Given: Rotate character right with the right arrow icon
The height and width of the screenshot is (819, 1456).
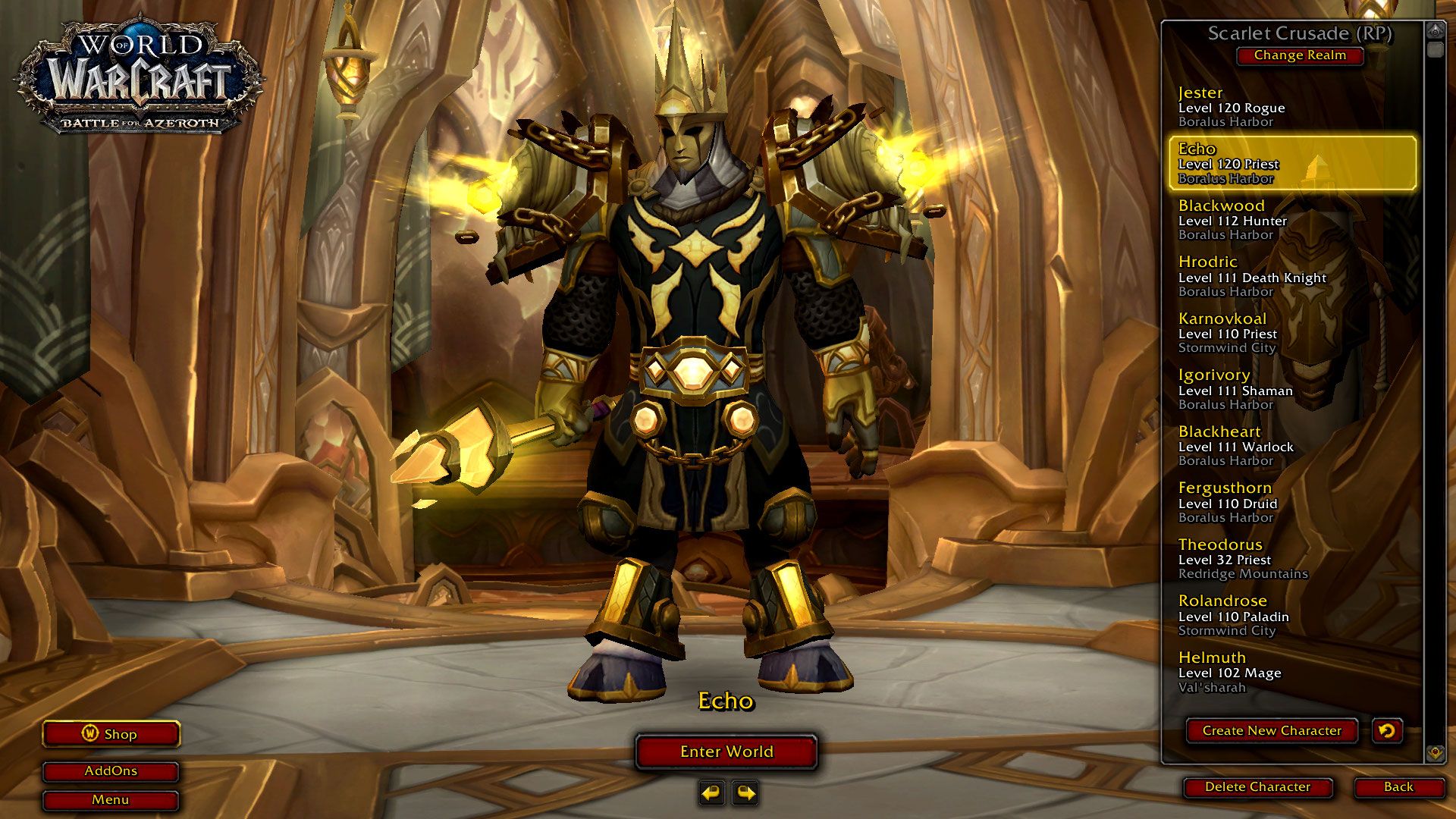Looking at the screenshot, I should tap(746, 791).
